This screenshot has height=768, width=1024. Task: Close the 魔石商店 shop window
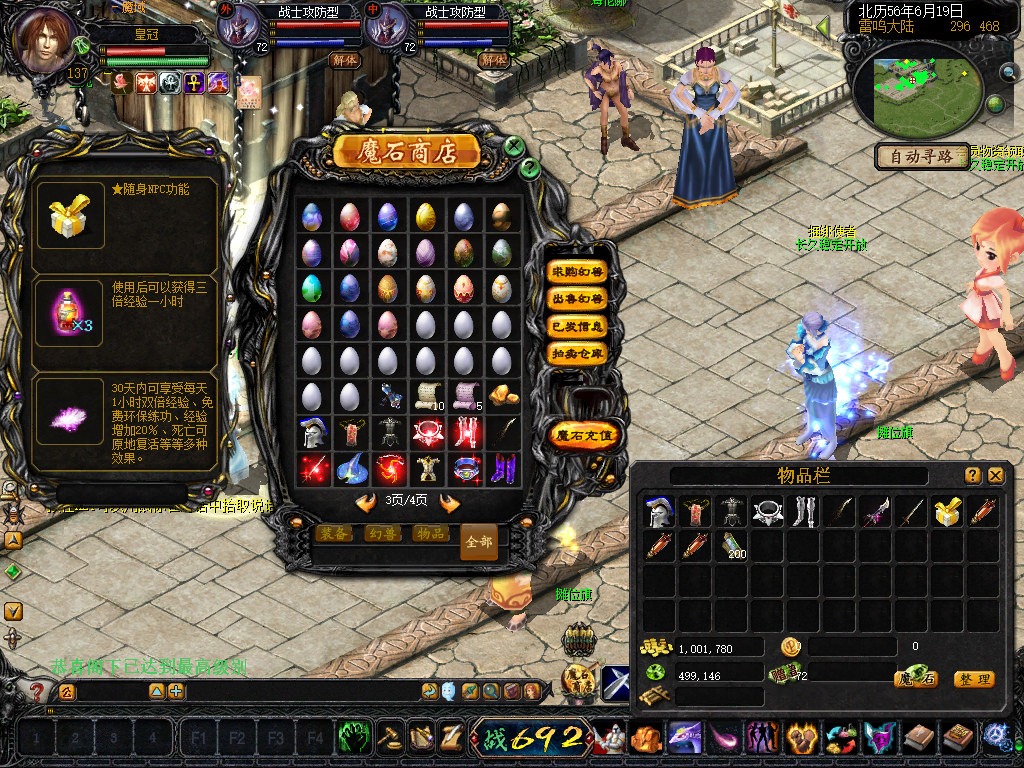click(x=514, y=147)
